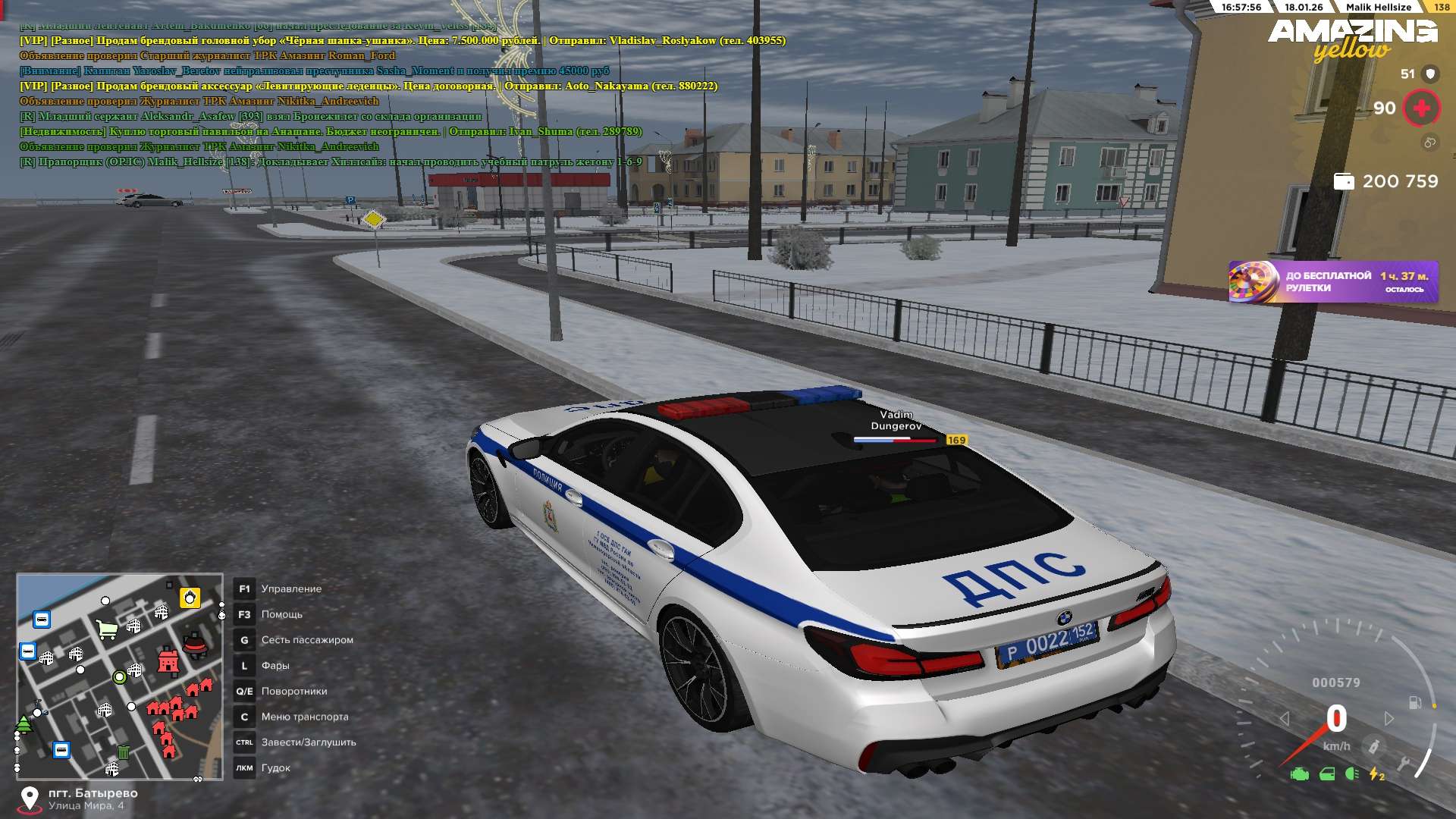This screenshot has height=819, width=1456.
Task: Click the yellow lightning bolt icon
Action: tap(1376, 774)
